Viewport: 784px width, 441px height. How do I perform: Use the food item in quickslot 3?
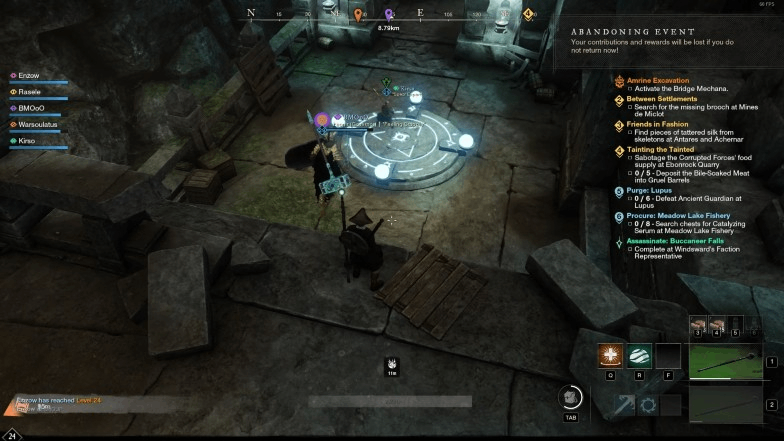pyautogui.click(x=697, y=324)
